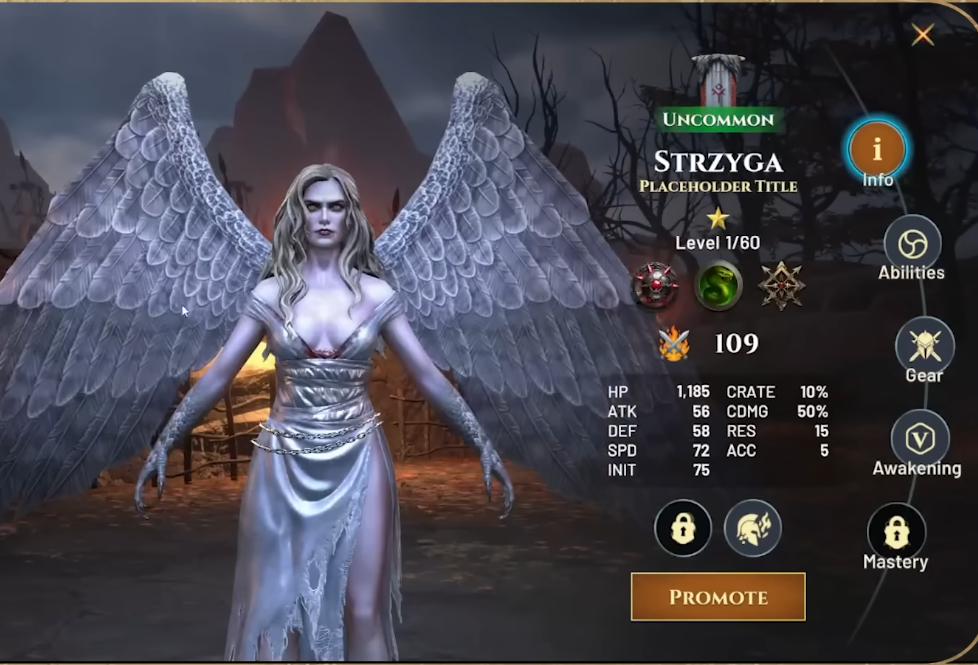This screenshot has height=665, width=978.
Task: Open the Abilities tab
Action: [x=912, y=244]
